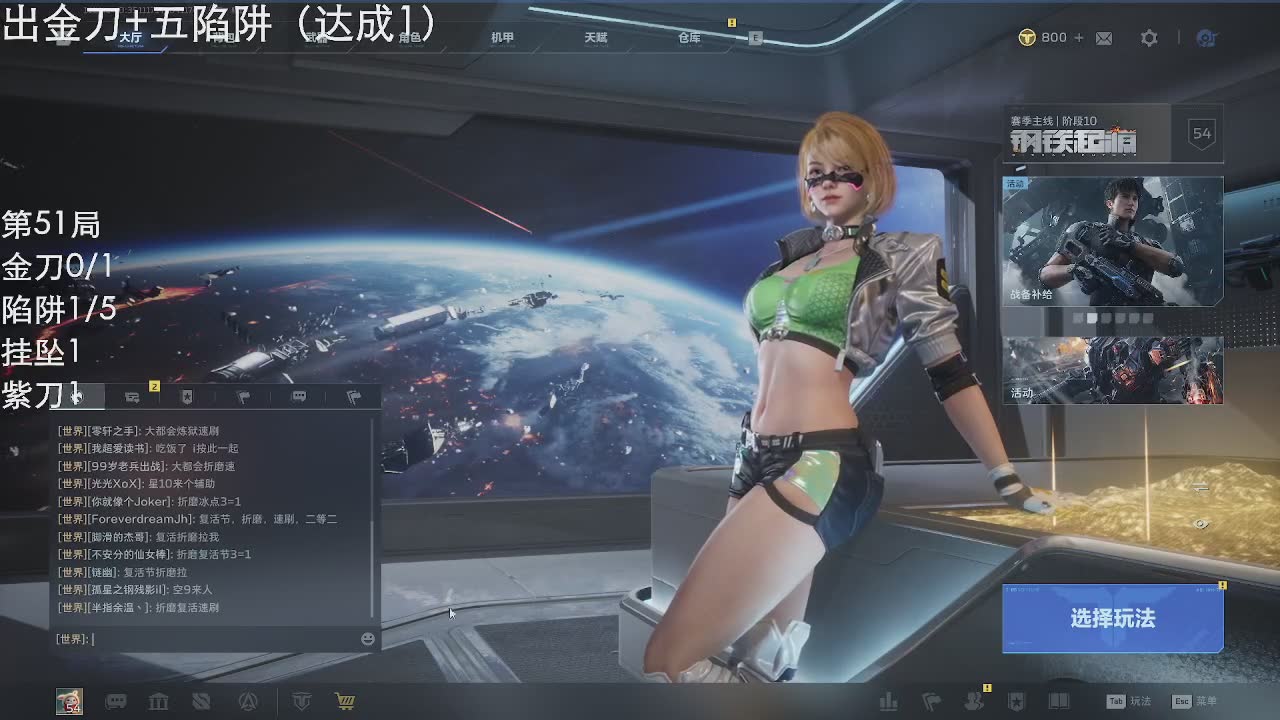
Task: Open the leaderboard bar-chart icon
Action: (x=888, y=702)
